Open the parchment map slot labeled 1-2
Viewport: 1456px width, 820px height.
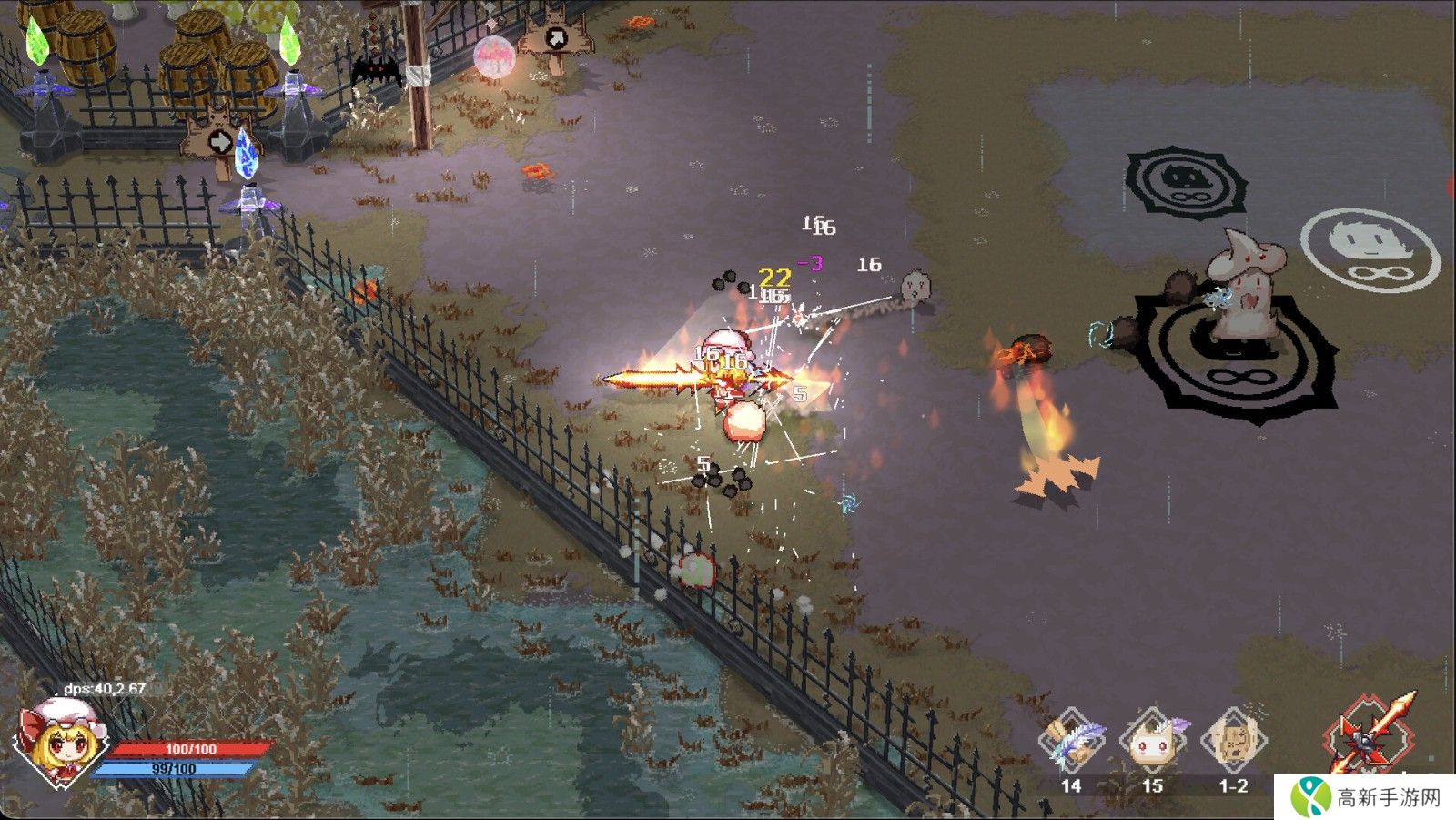(1234, 741)
